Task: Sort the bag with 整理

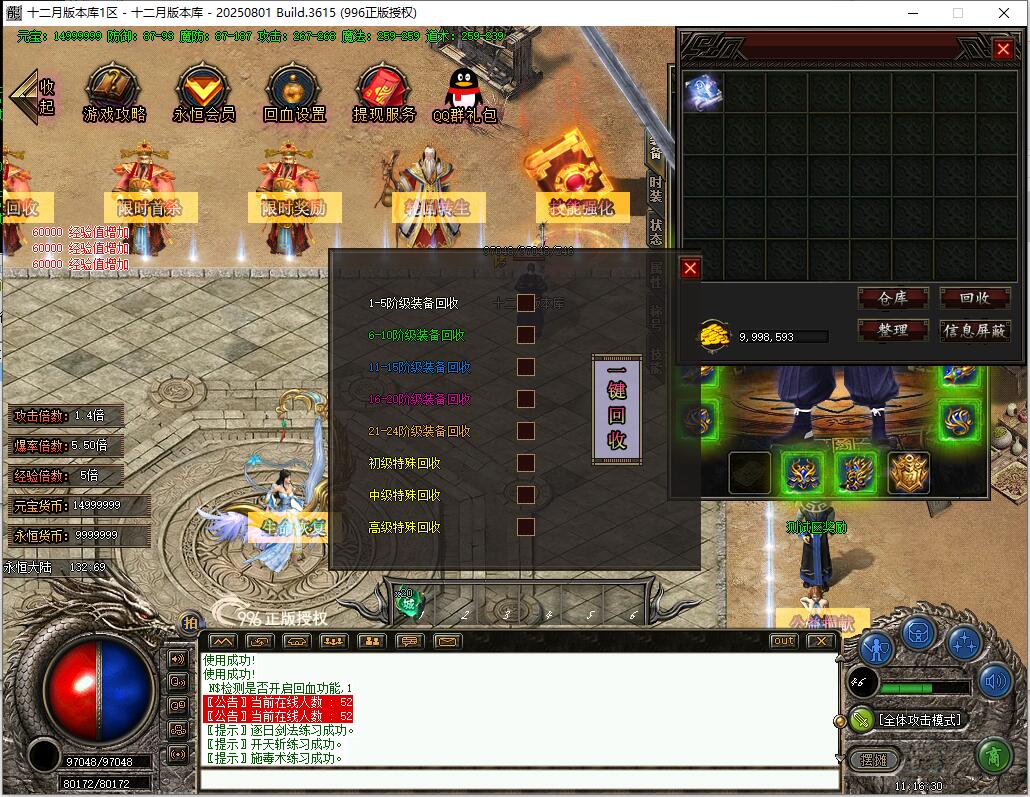Action: [x=893, y=331]
